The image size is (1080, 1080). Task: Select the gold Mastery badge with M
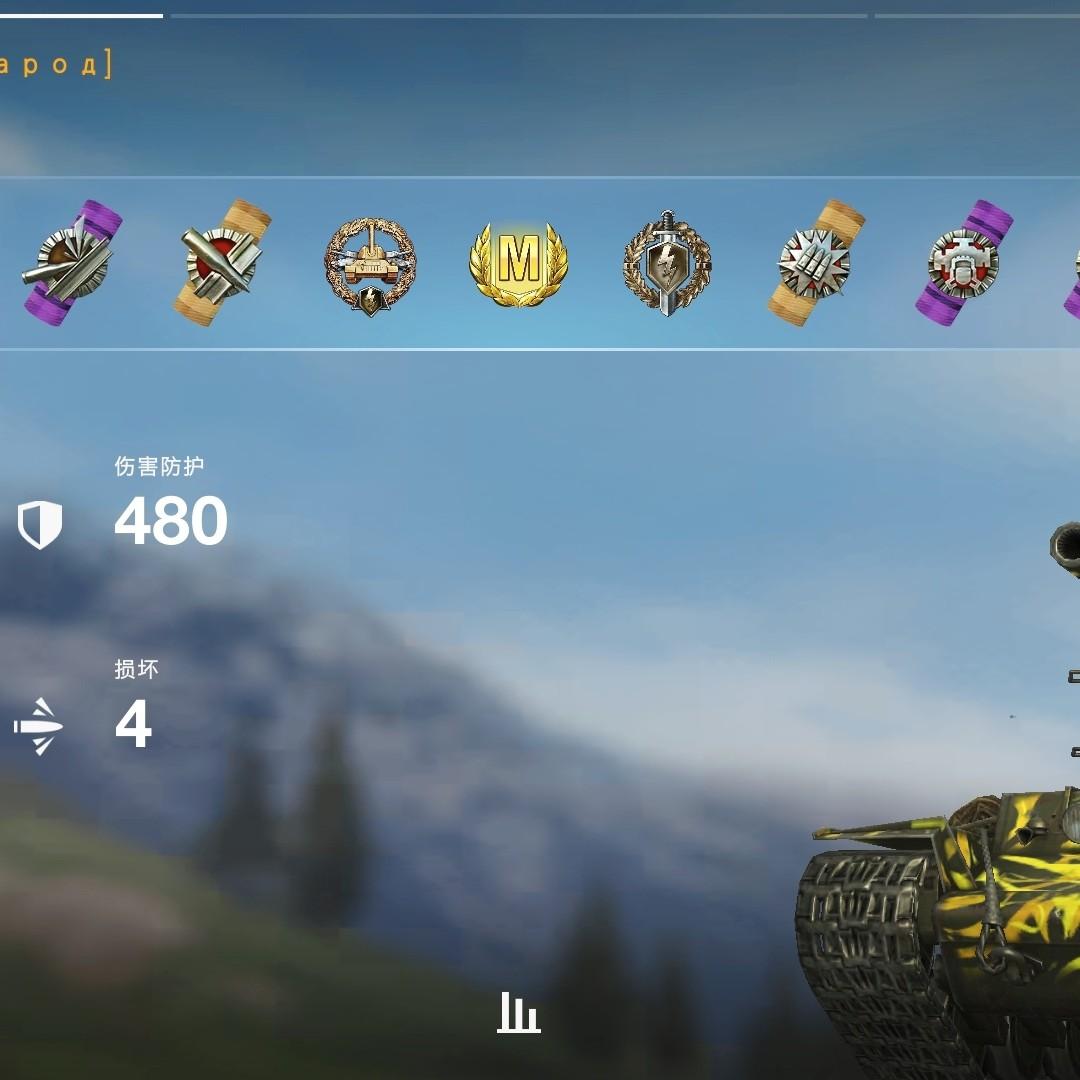(x=518, y=263)
